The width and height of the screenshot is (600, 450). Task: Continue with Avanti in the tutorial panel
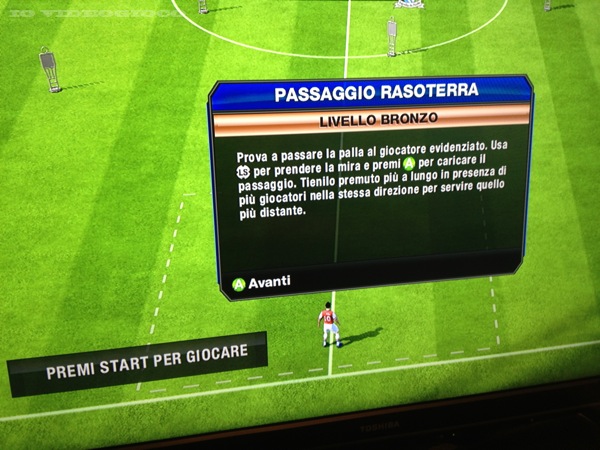click(261, 282)
